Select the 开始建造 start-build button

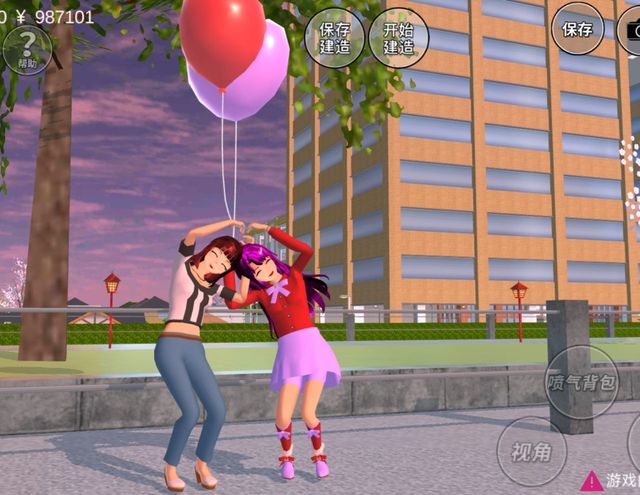click(398, 38)
